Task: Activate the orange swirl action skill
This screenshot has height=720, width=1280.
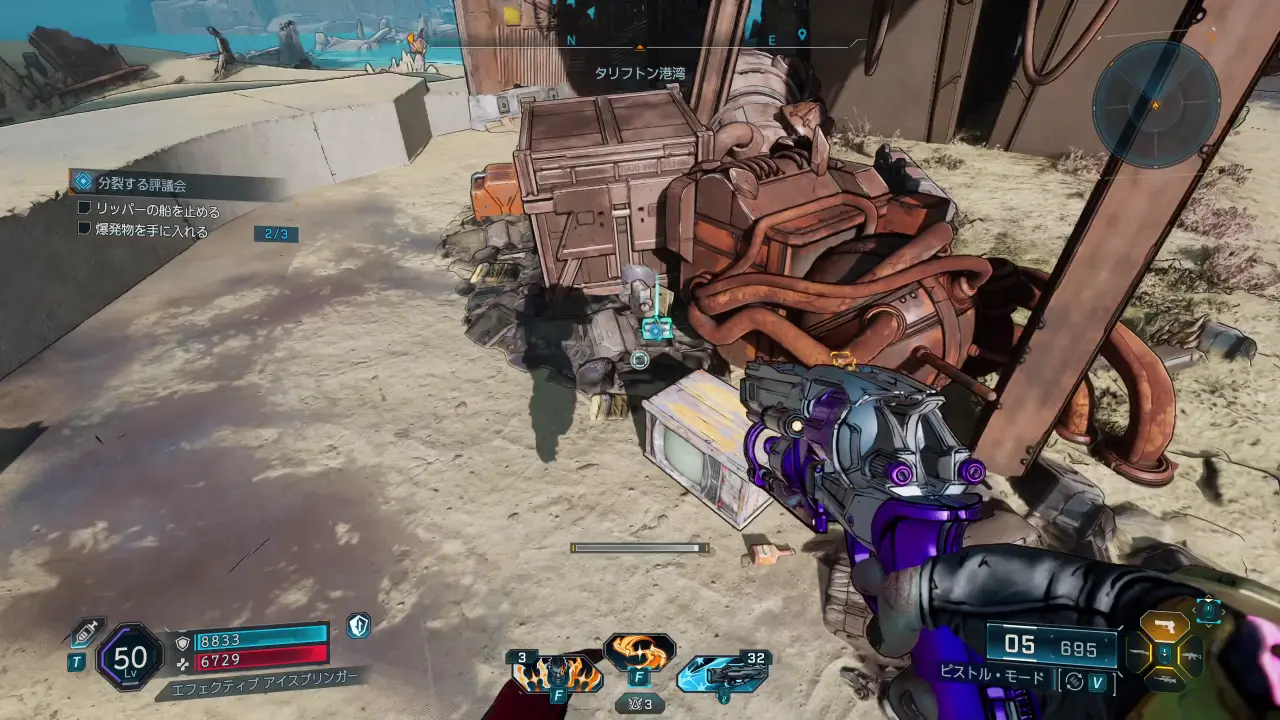Action: point(639,650)
